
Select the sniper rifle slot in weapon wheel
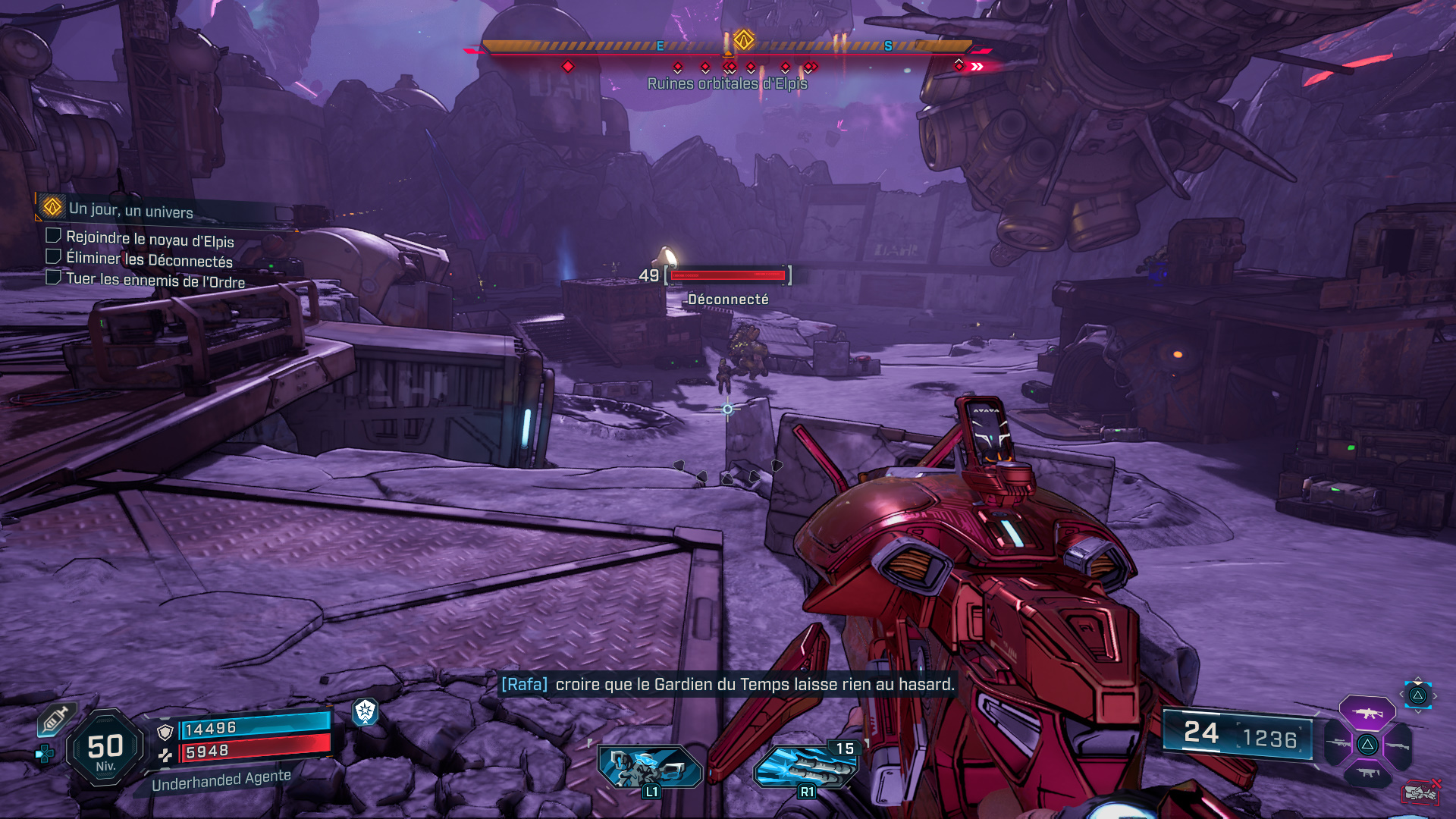pos(1338,743)
